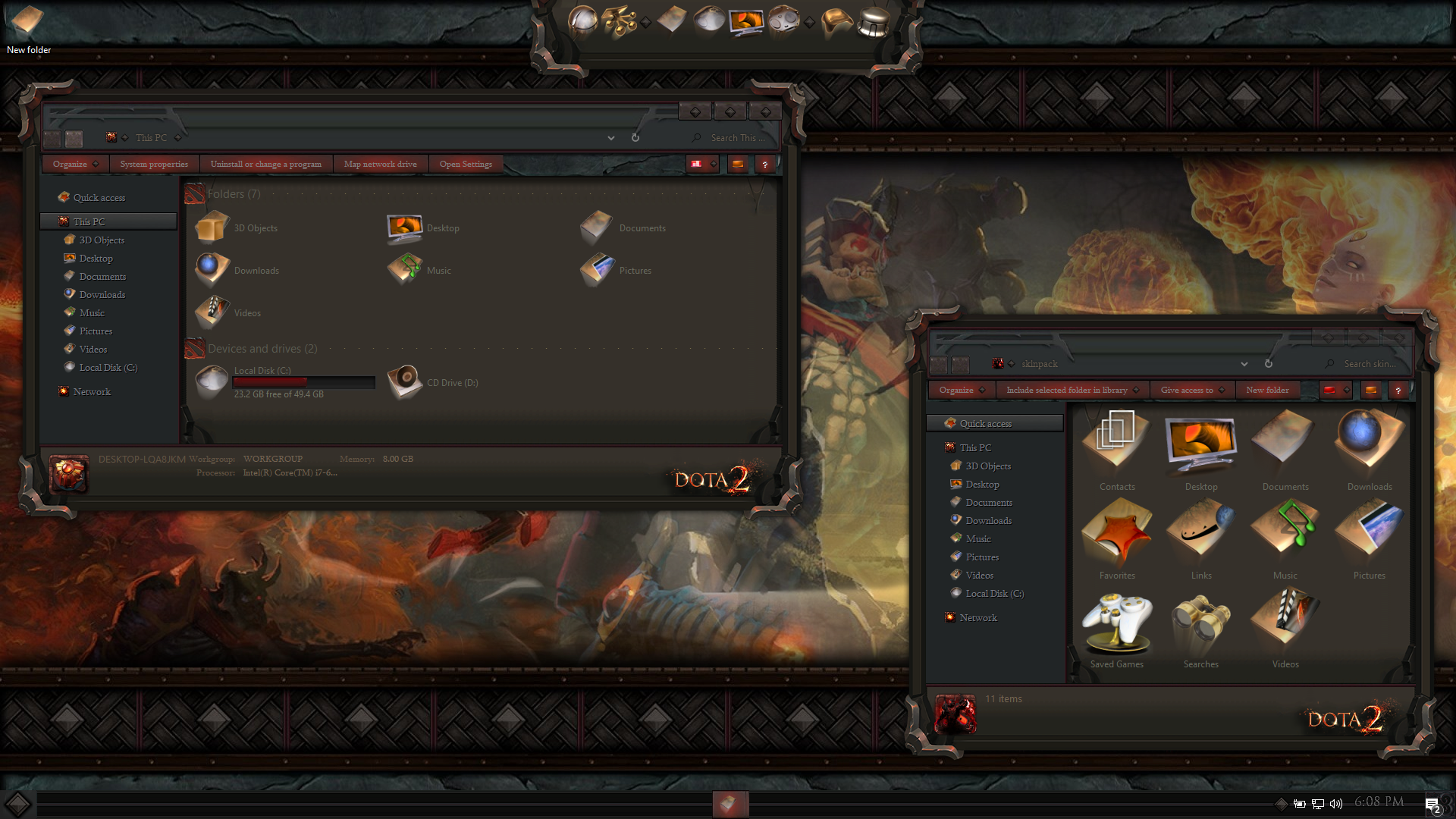Open the CD Drive (D:) item
This screenshot has width=1456, height=819.
[406, 382]
